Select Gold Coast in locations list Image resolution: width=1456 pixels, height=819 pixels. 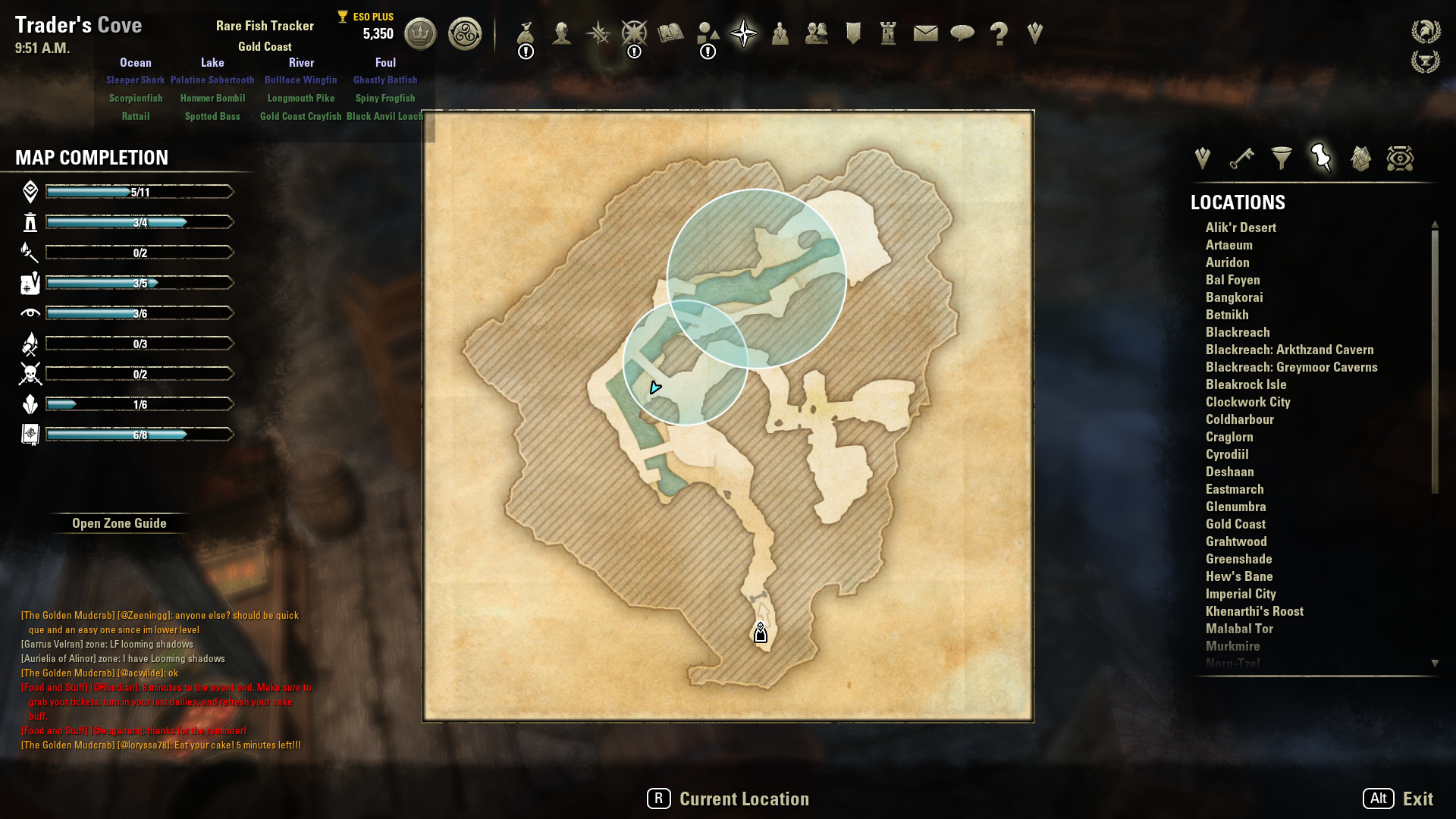coord(1235,524)
